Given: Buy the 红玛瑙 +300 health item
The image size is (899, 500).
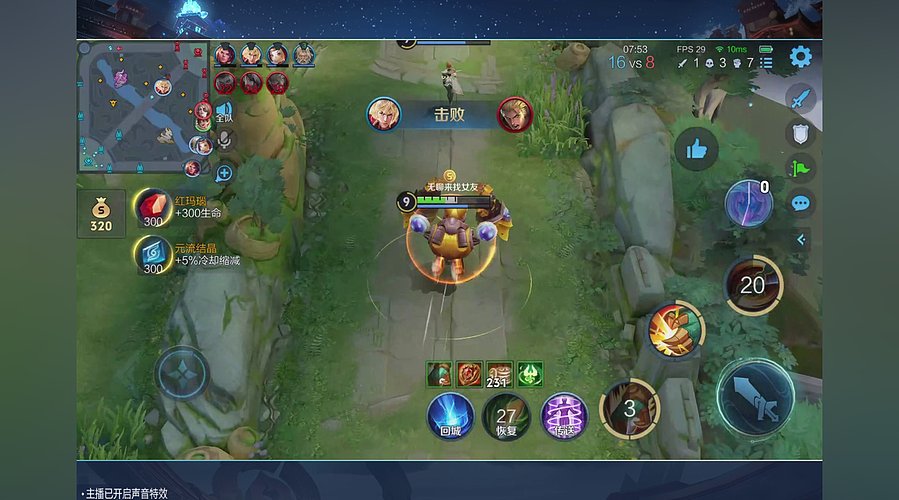Looking at the screenshot, I should pyautogui.click(x=153, y=206).
